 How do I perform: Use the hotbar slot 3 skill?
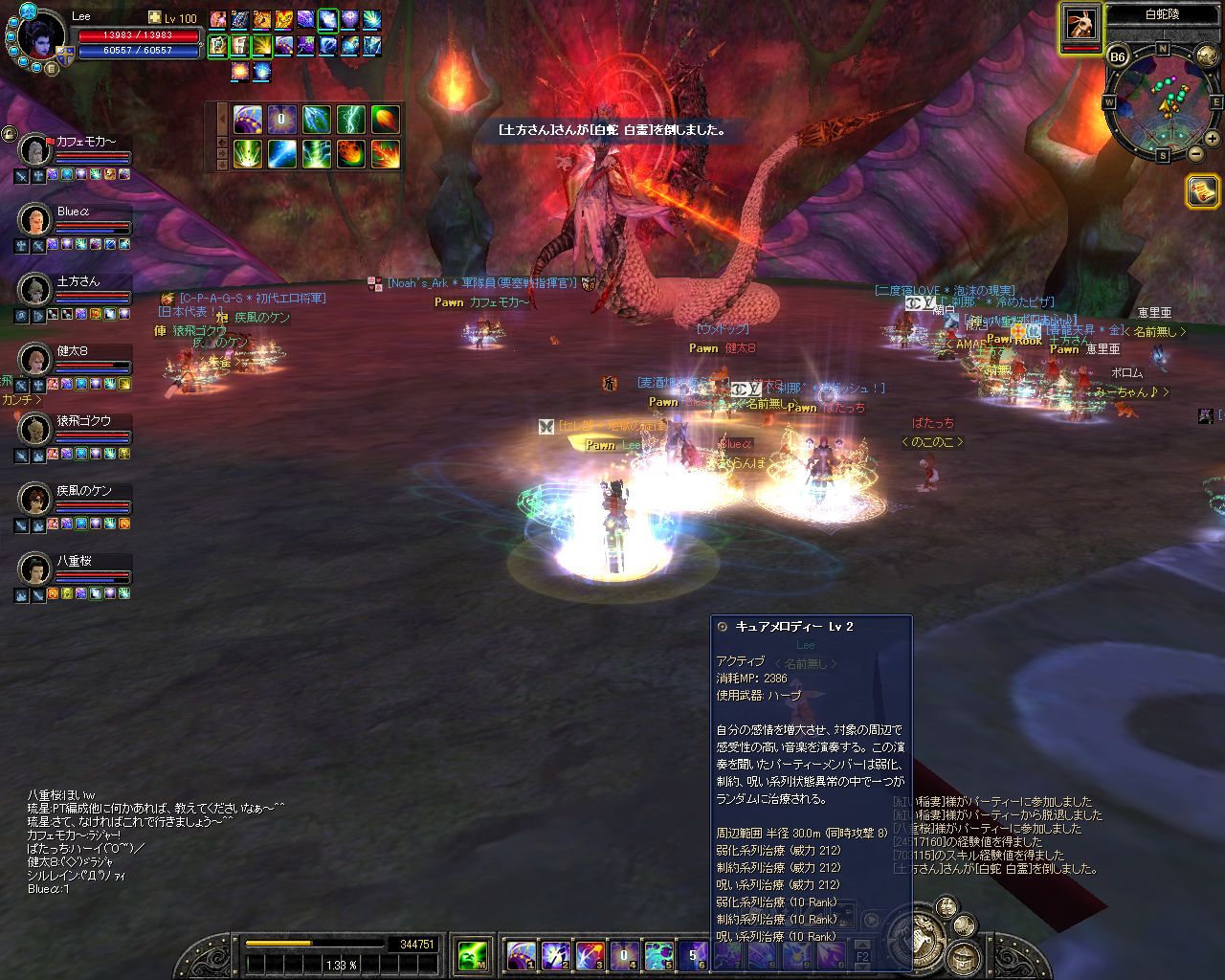coord(590,955)
